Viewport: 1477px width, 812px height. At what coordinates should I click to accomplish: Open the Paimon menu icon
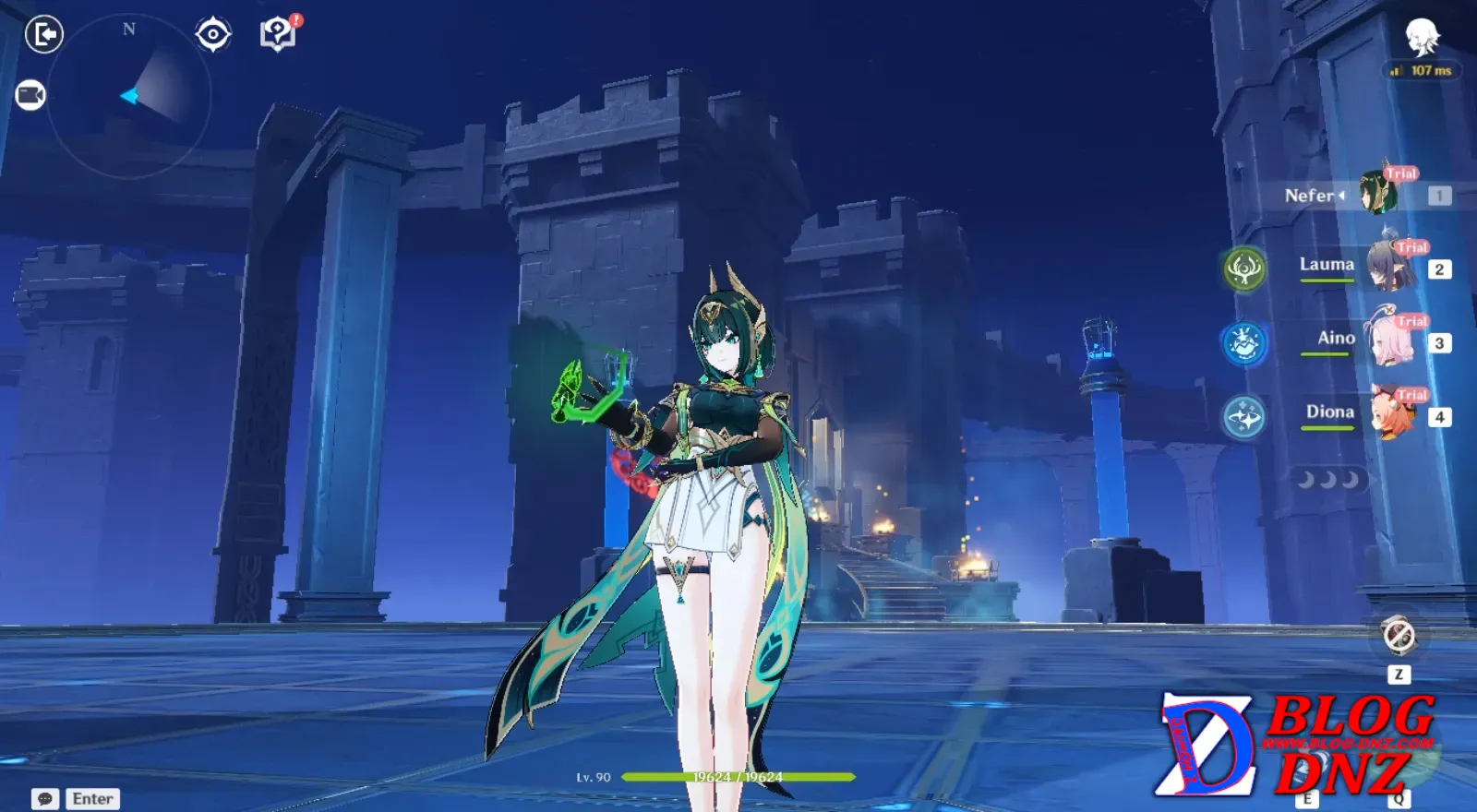point(1422,38)
